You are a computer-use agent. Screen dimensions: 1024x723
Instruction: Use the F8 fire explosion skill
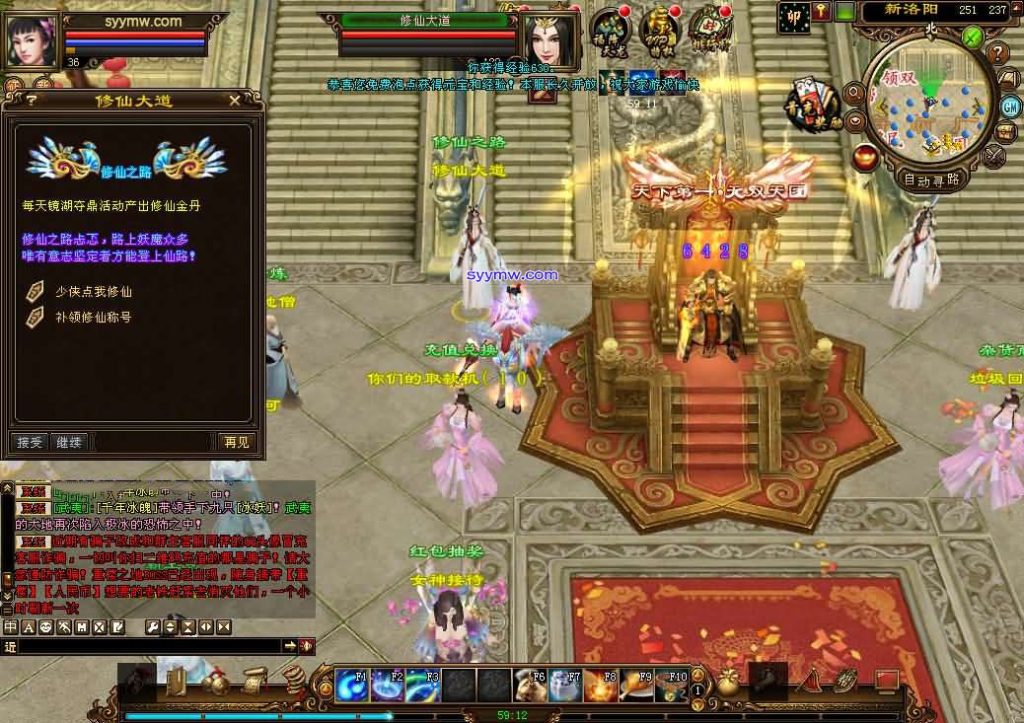pos(599,685)
